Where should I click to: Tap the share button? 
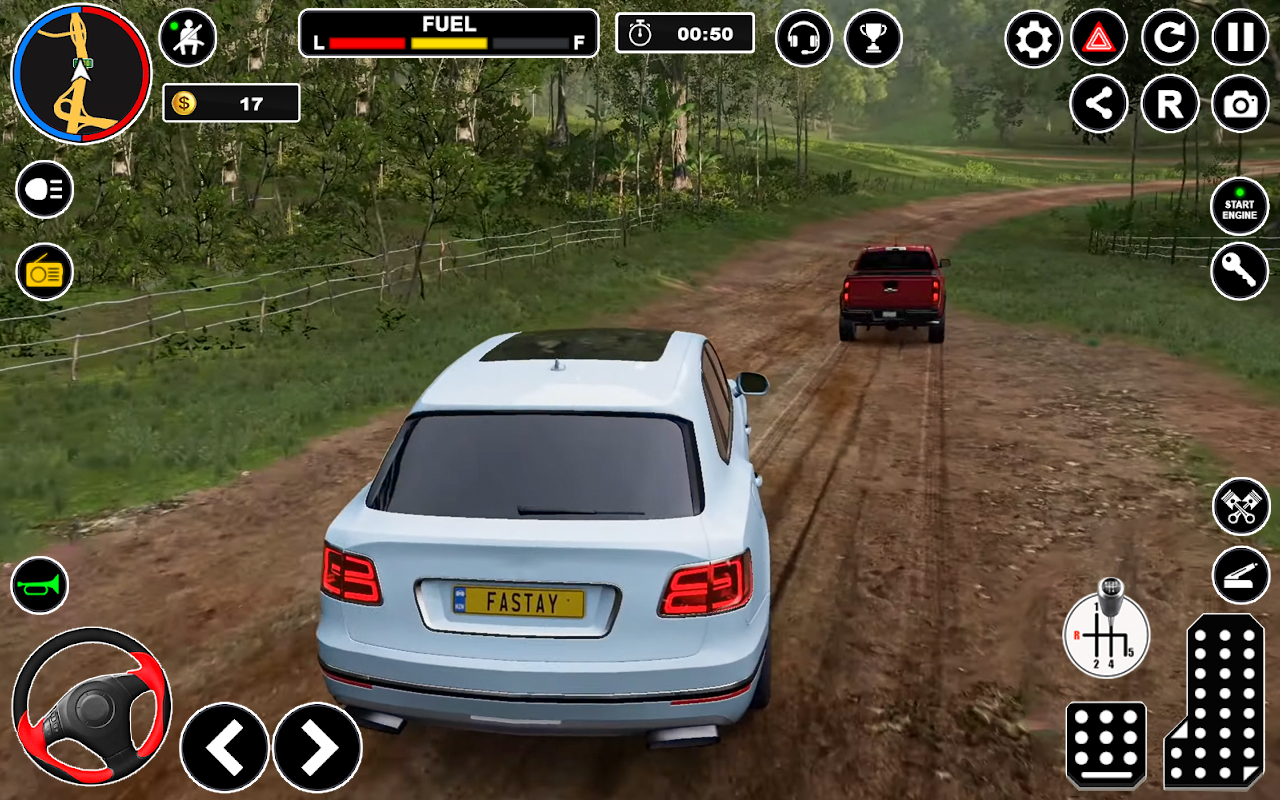point(1099,104)
